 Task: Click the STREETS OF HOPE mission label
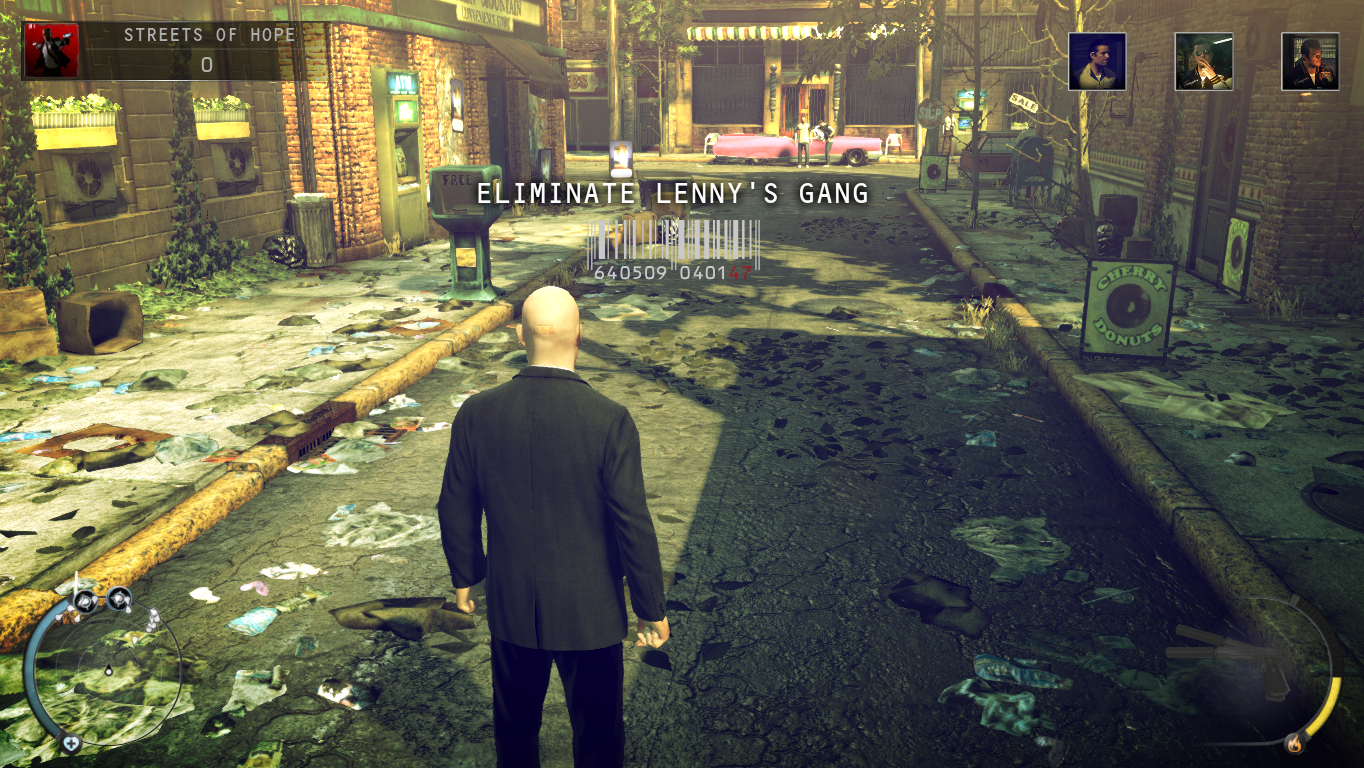click(208, 33)
